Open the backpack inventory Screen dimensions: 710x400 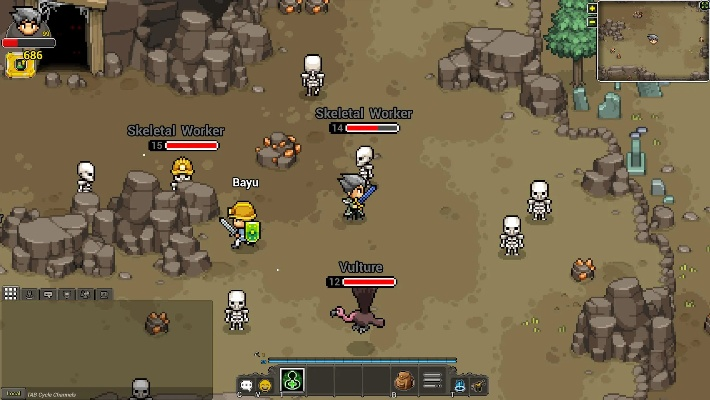(x=404, y=381)
